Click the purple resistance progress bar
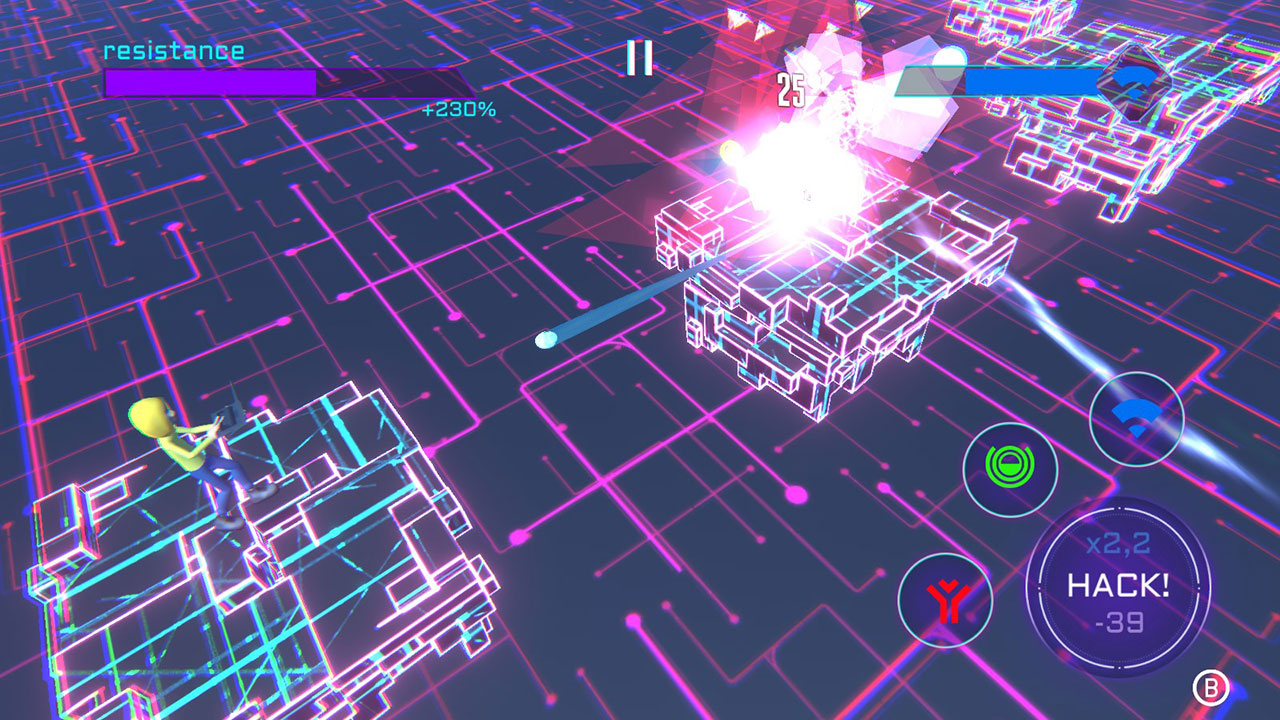 pos(210,81)
